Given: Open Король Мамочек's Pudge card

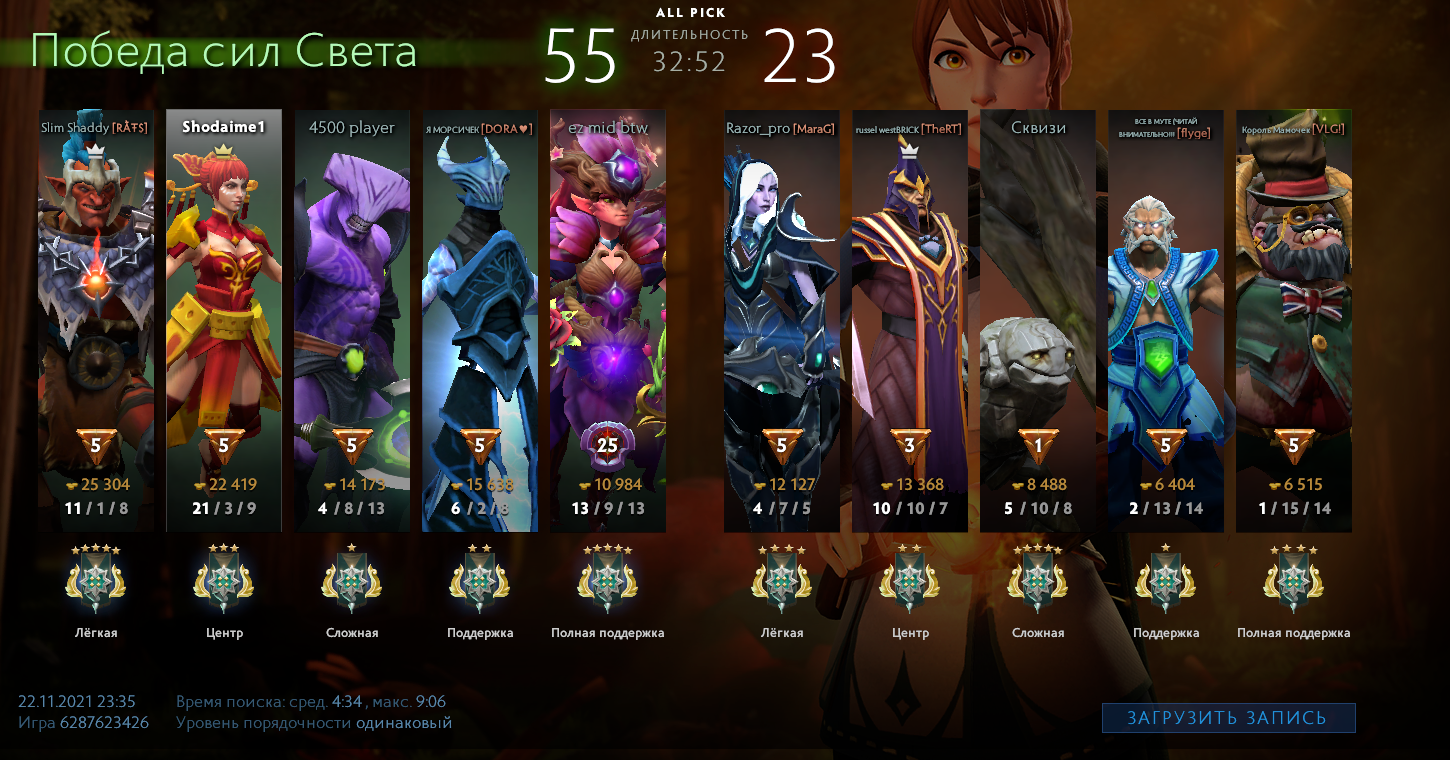Looking at the screenshot, I should coord(1294,320).
